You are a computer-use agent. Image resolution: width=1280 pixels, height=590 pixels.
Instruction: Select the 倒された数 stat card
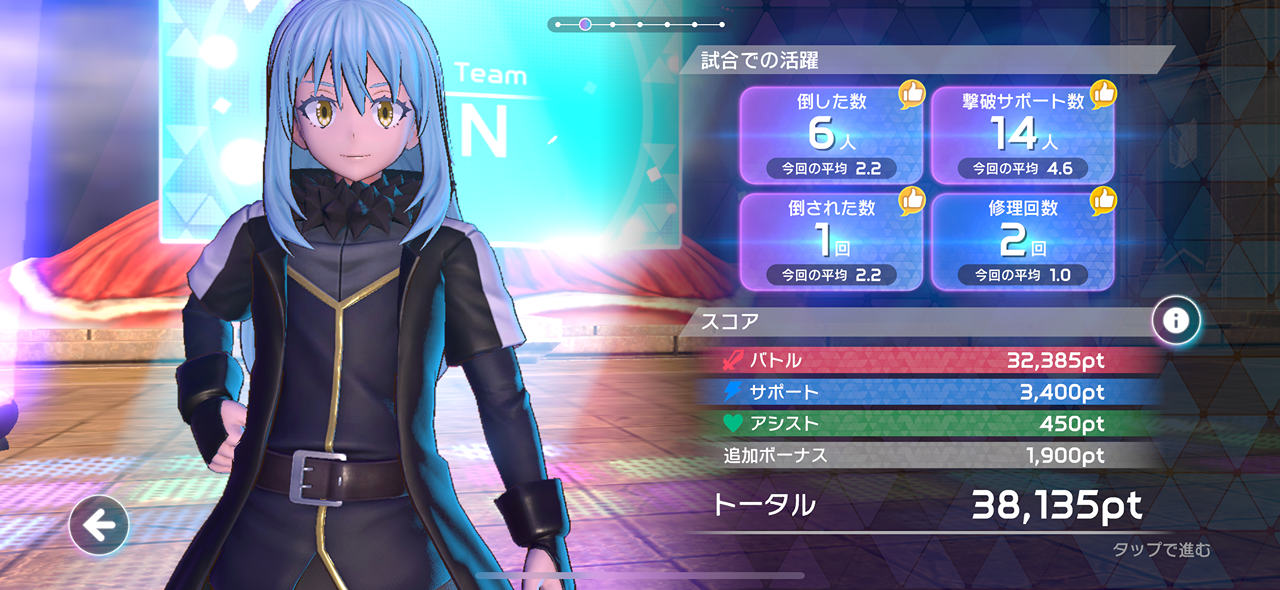830,240
